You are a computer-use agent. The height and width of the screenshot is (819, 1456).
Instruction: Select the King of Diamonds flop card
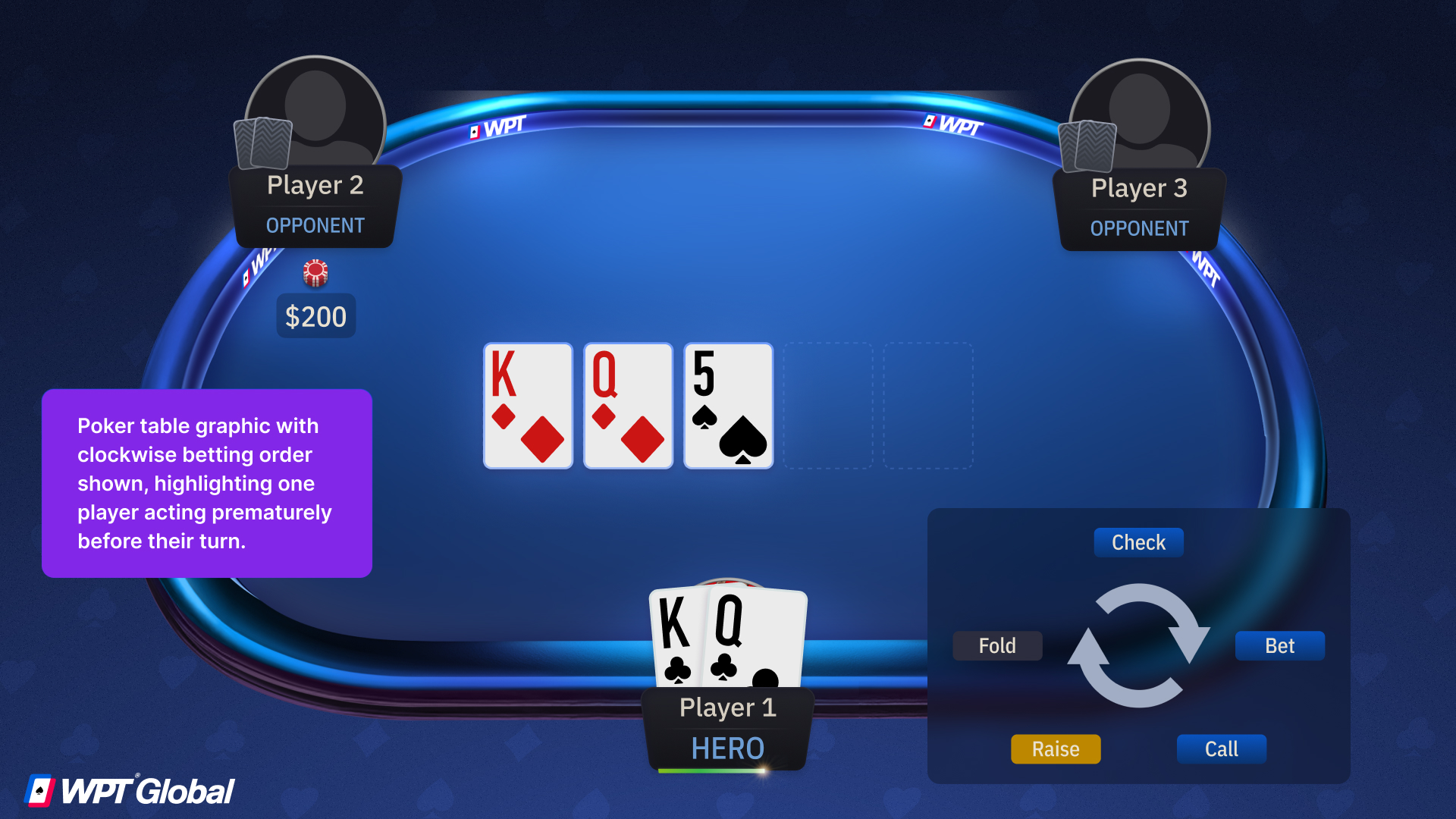coord(527,406)
